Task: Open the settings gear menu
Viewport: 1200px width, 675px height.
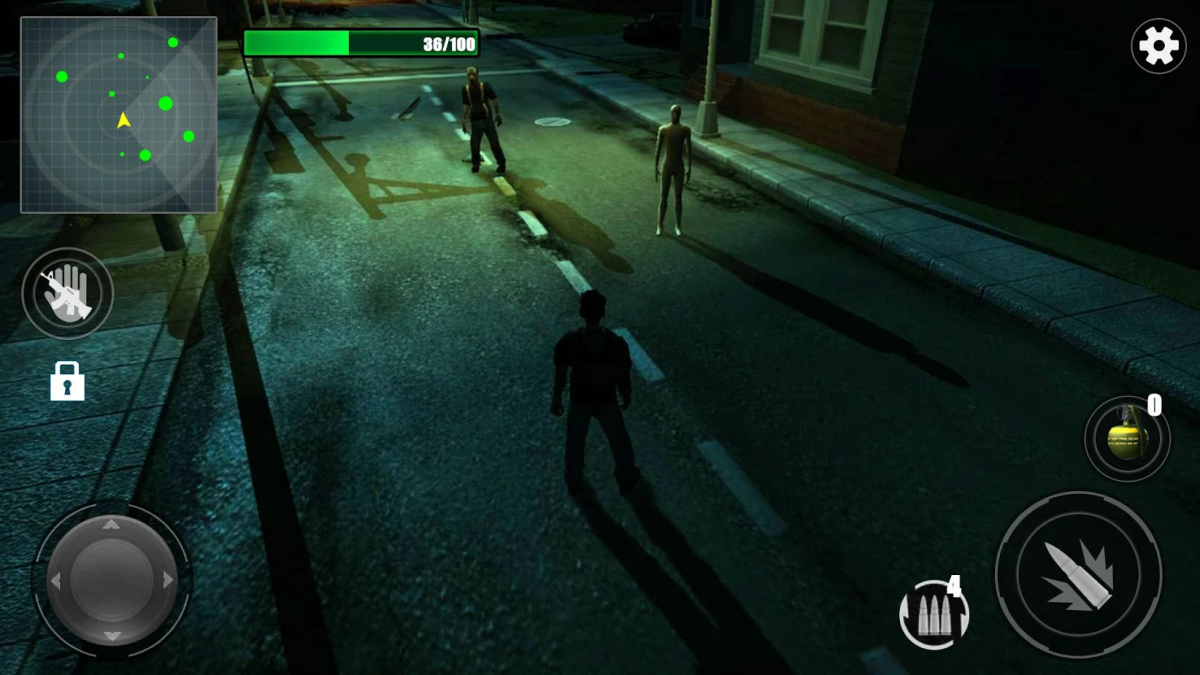Action: [x=1158, y=46]
